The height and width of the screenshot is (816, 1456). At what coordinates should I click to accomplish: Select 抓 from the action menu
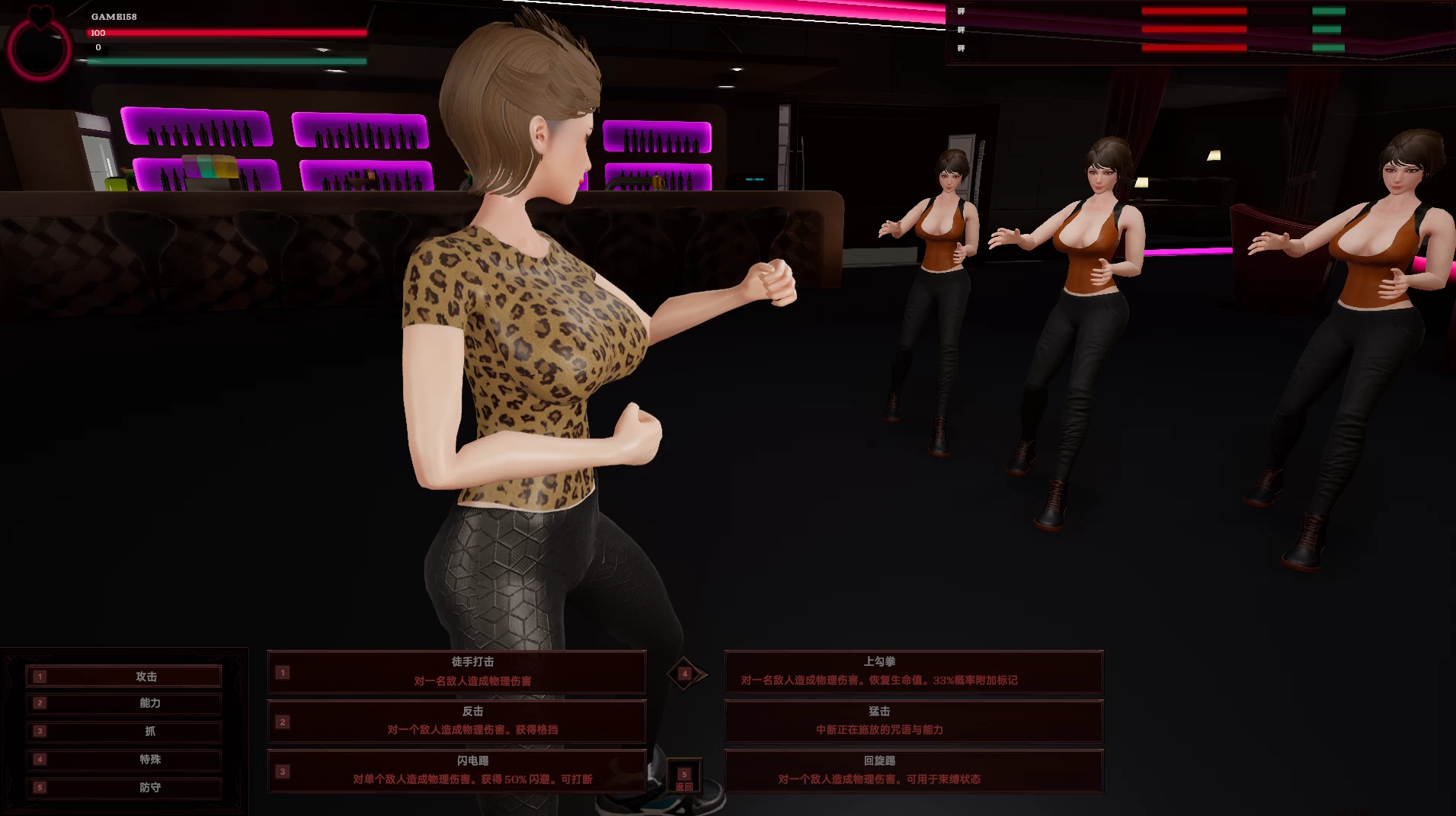click(149, 731)
